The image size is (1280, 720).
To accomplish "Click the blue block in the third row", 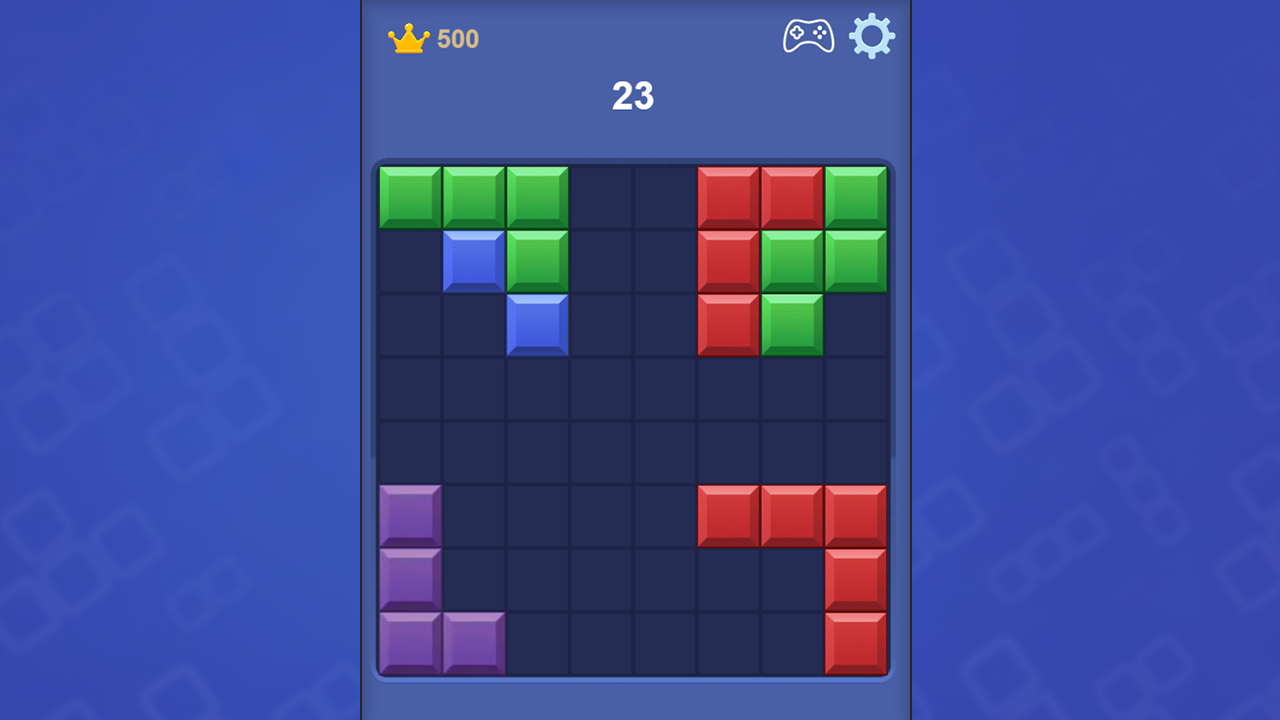I will coord(537,322).
